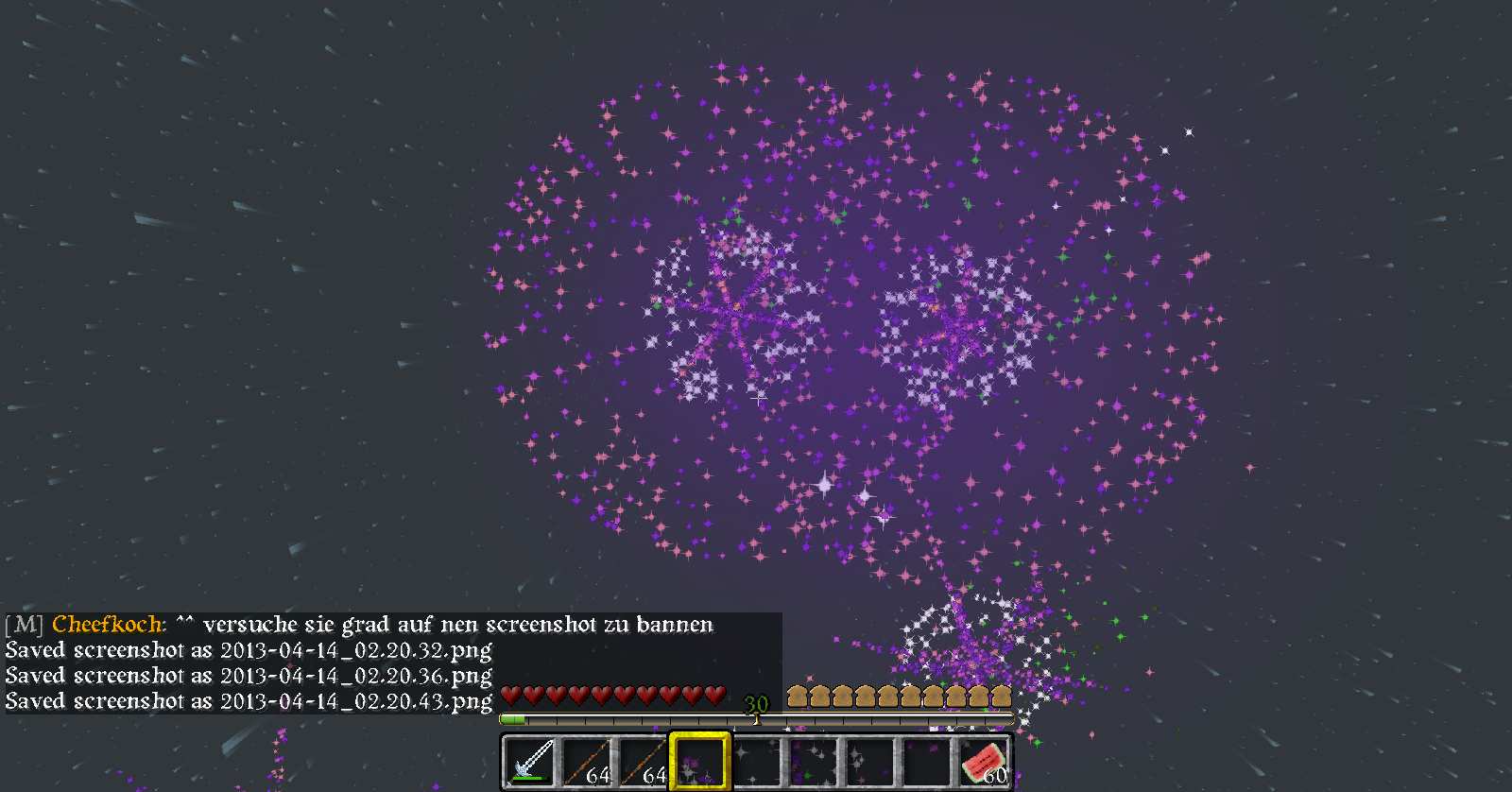Click the yellow-highlighted selected hotbar slot

coord(700,762)
